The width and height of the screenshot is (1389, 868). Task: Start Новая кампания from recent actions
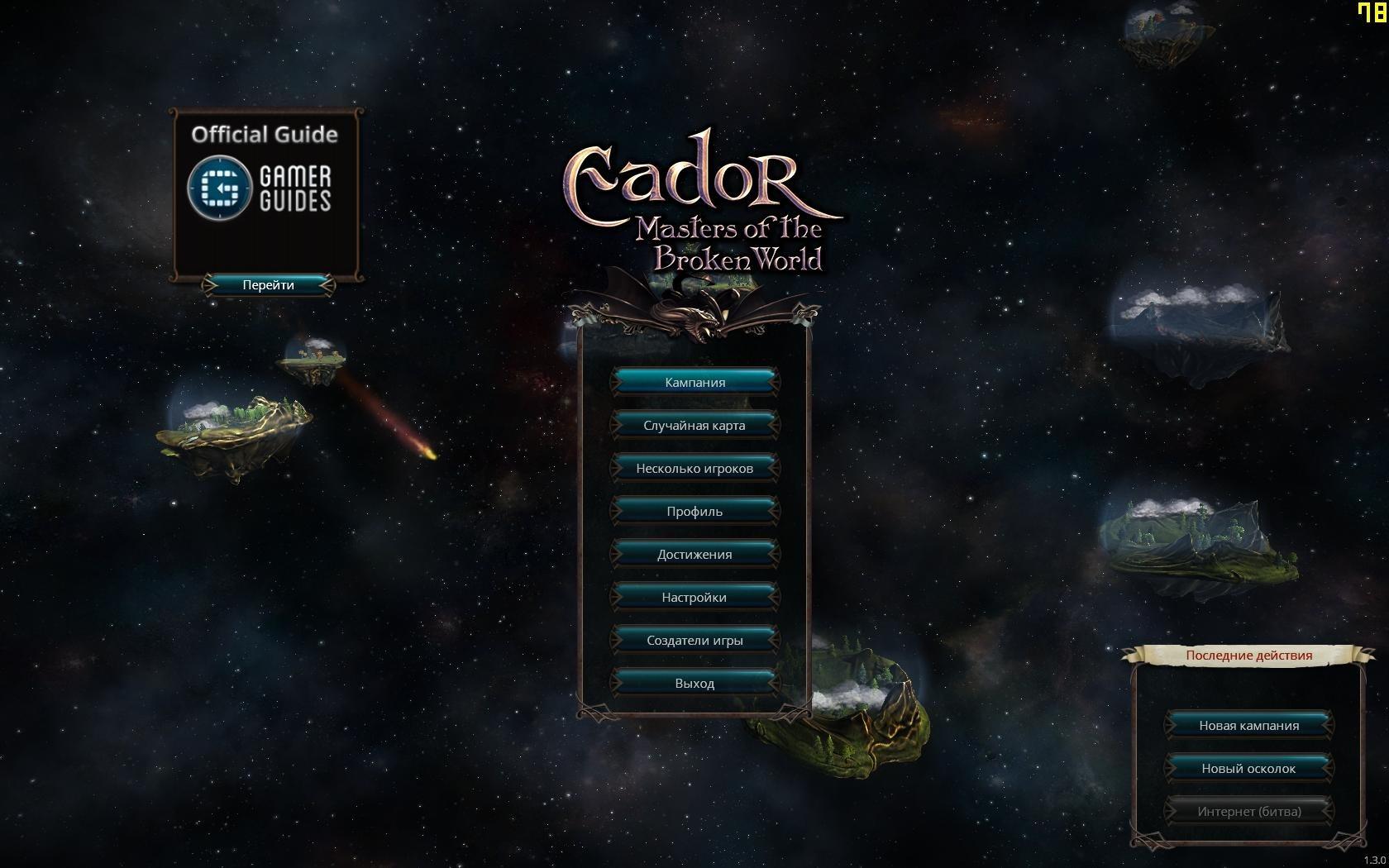(1248, 725)
